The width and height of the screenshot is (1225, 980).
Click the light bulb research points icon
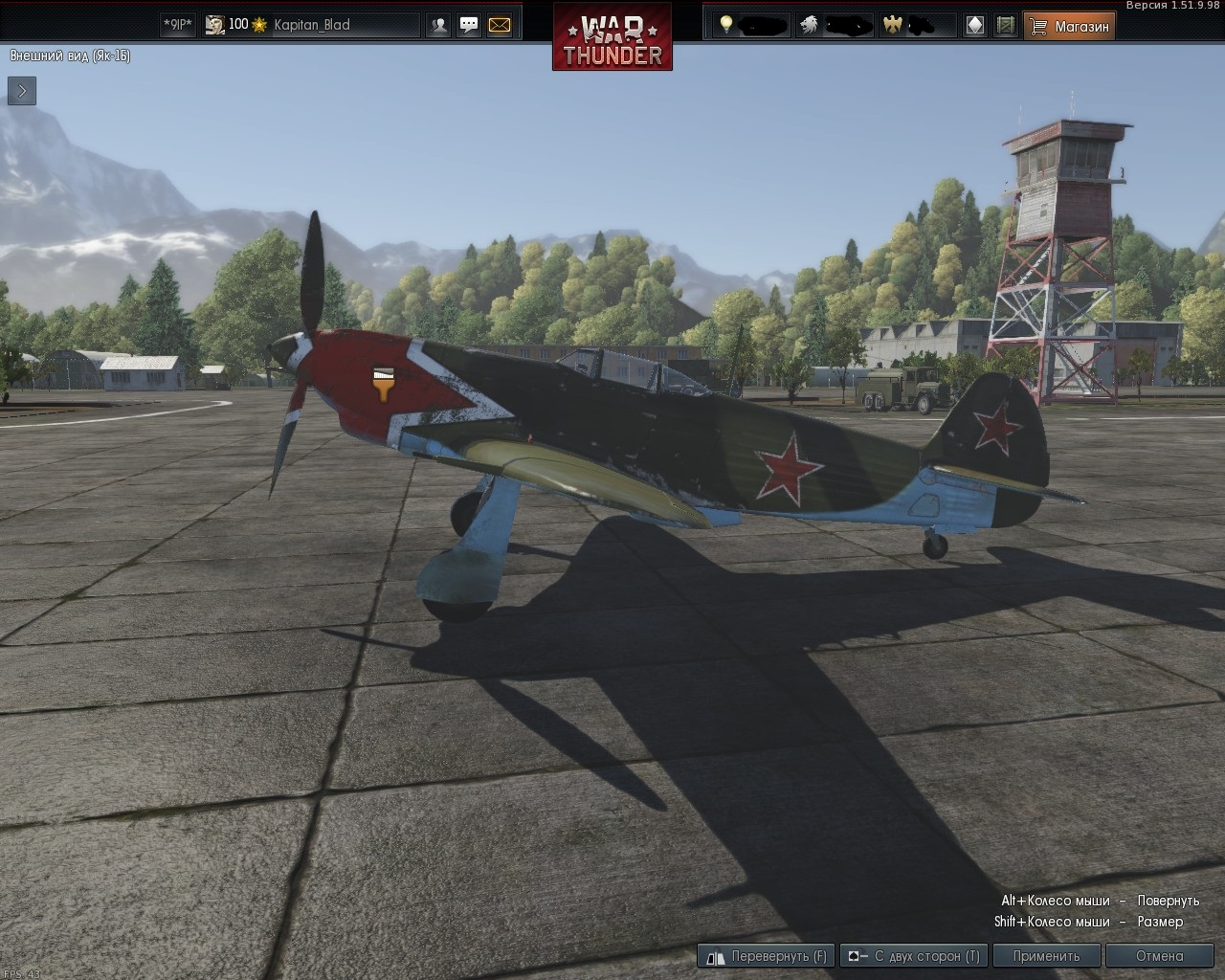[726, 25]
